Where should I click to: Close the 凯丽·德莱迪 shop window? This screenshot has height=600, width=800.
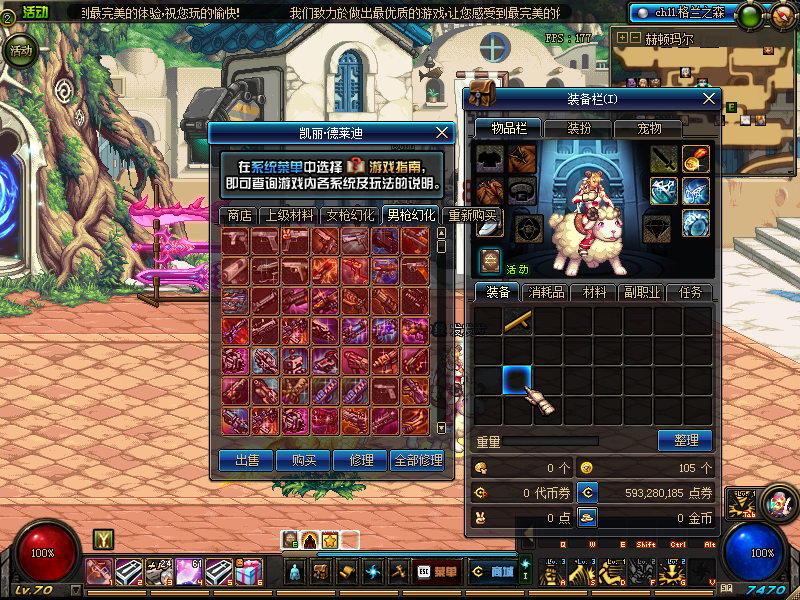pyautogui.click(x=442, y=132)
